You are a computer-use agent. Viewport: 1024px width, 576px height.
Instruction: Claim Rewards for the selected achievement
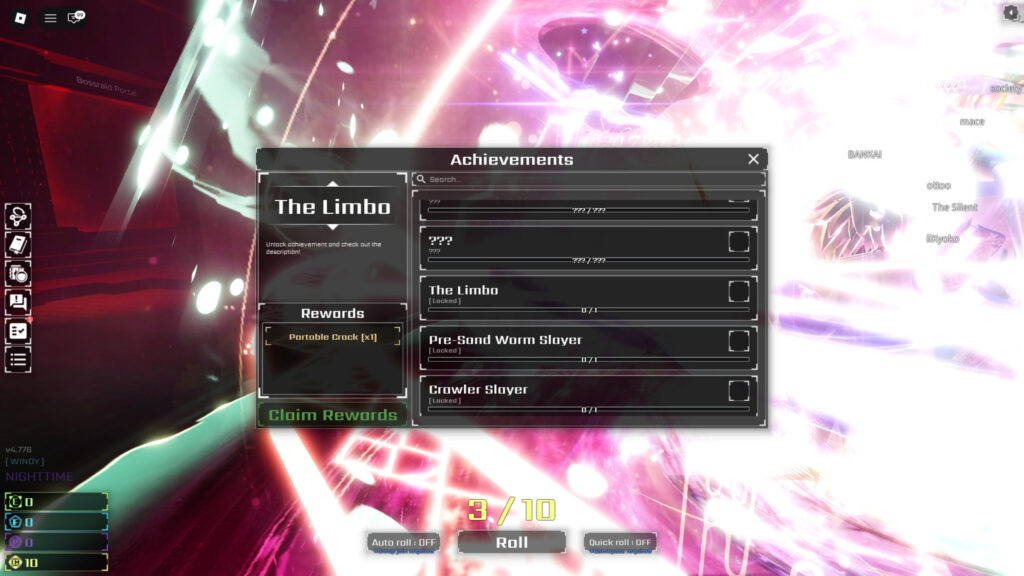click(332, 415)
